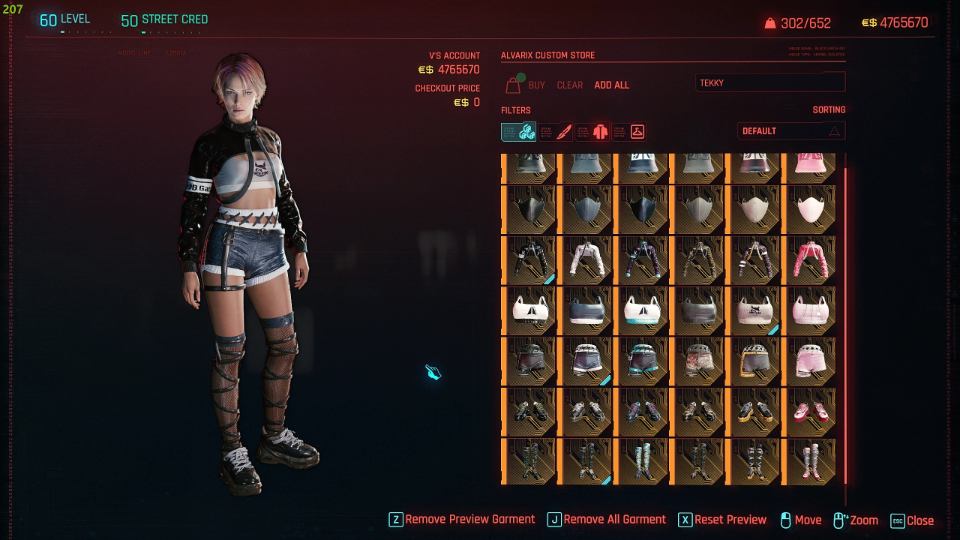The width and height of the screenshot is (960, 540).
Task: Pick the pink knee-high stockings
Action: click(x=810, y=462)
